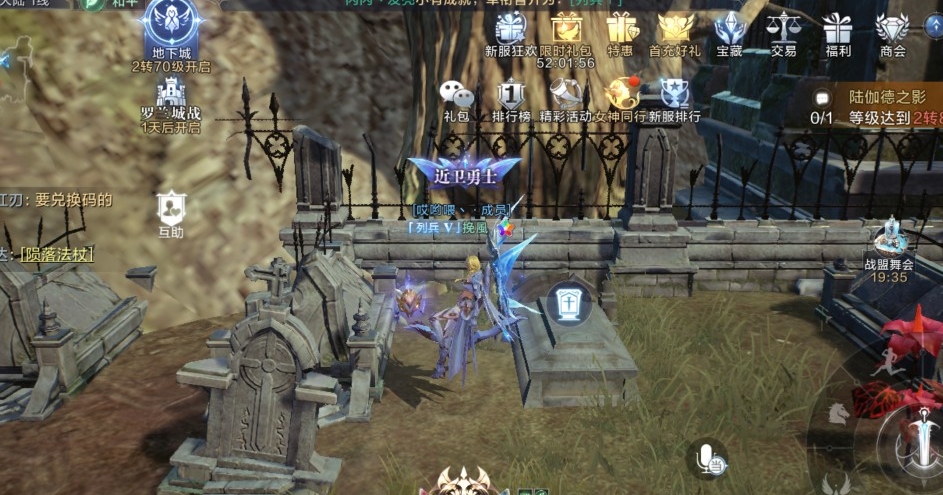Open the 礼包 WeChat gift icon

point(457,94)
